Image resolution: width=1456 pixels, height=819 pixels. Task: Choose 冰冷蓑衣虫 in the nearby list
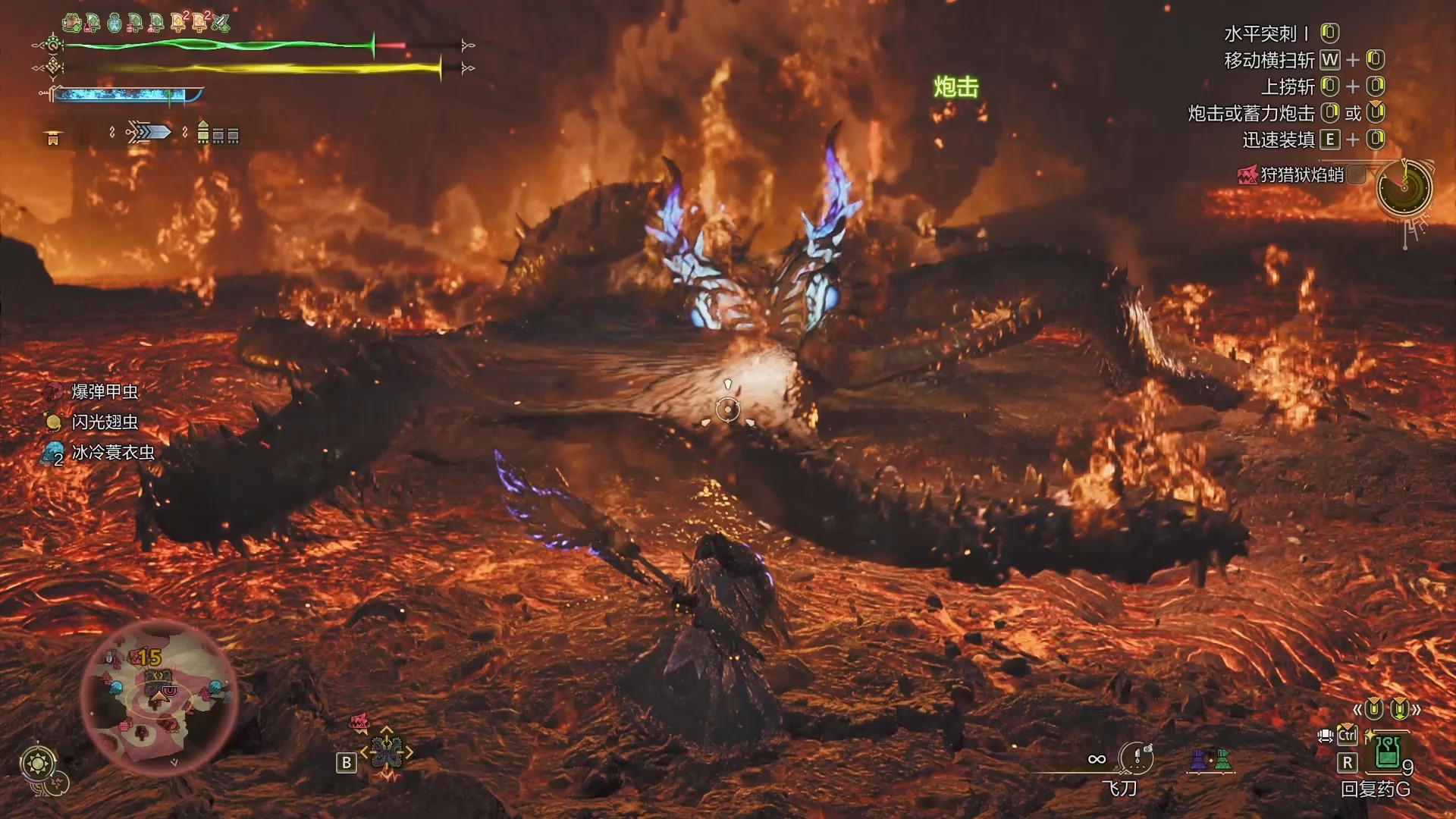112,453
